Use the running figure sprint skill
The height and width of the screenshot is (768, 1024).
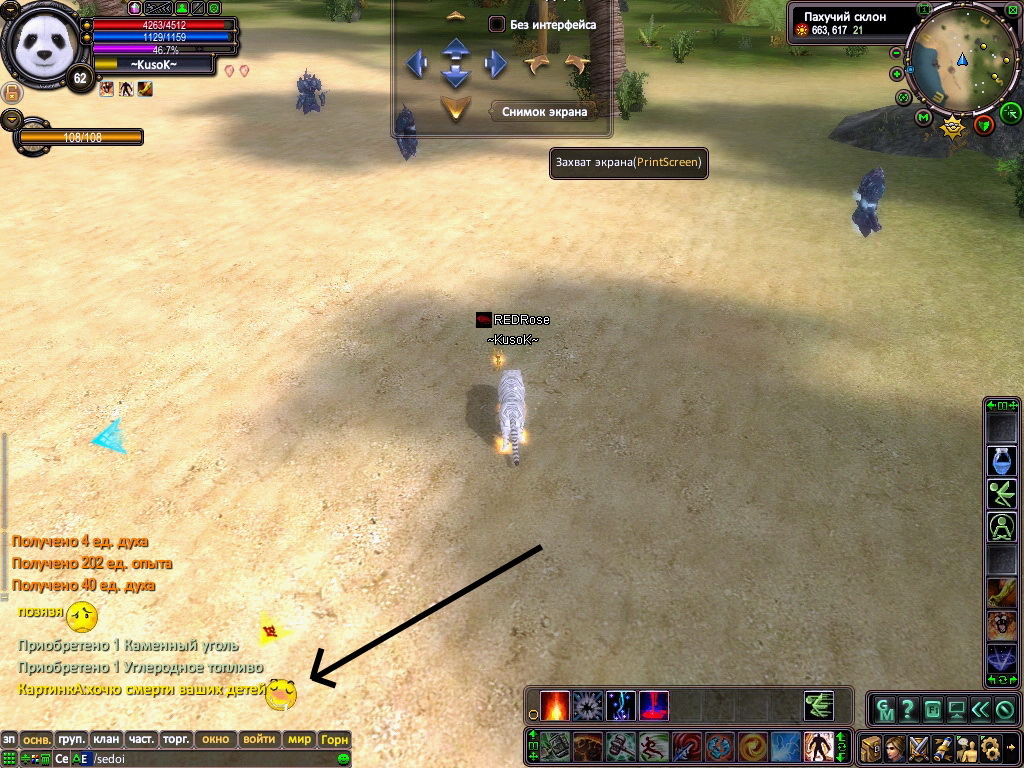coord(653,747)
